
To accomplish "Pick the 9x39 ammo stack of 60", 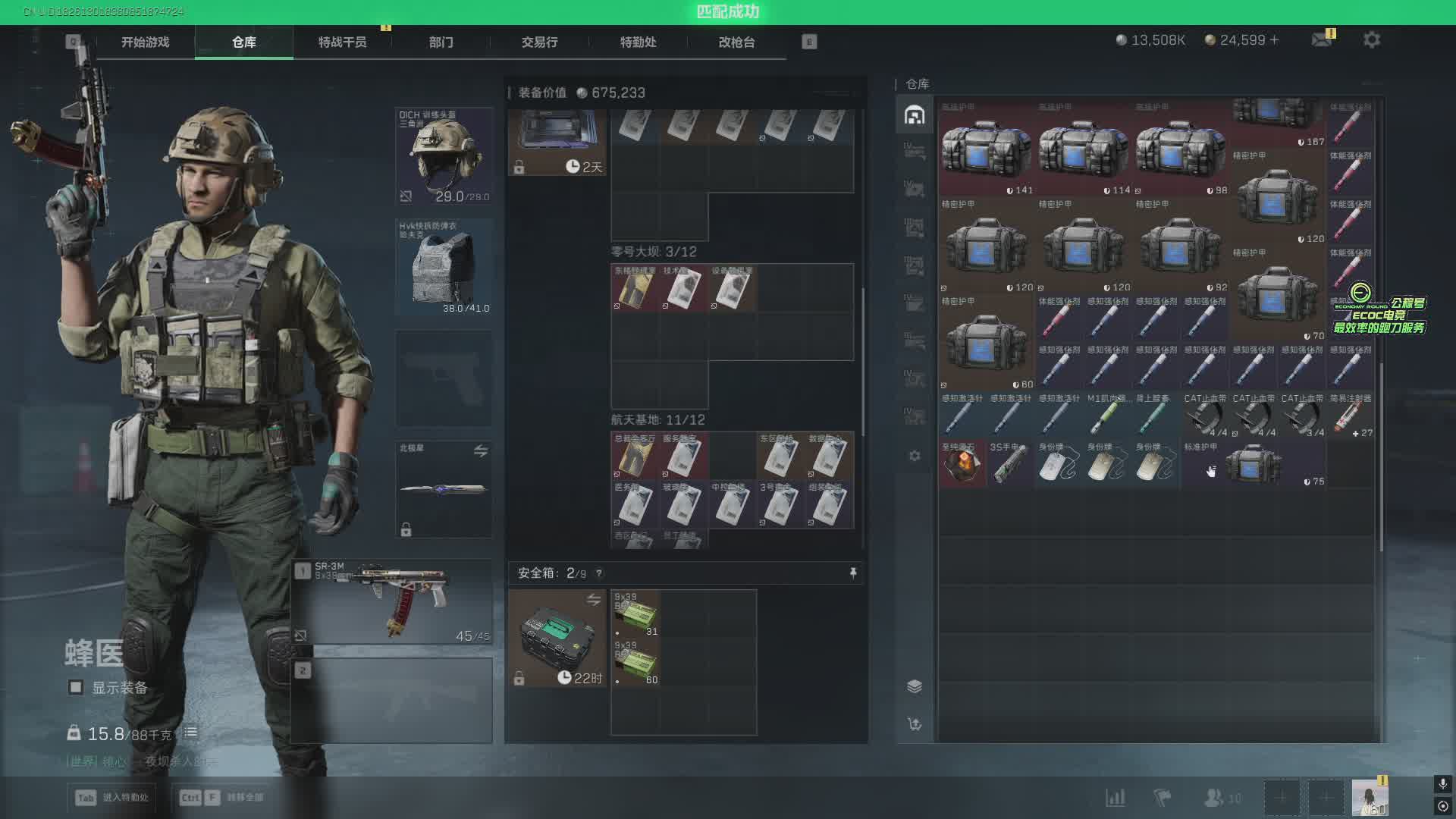I will [x=635, y=663].
